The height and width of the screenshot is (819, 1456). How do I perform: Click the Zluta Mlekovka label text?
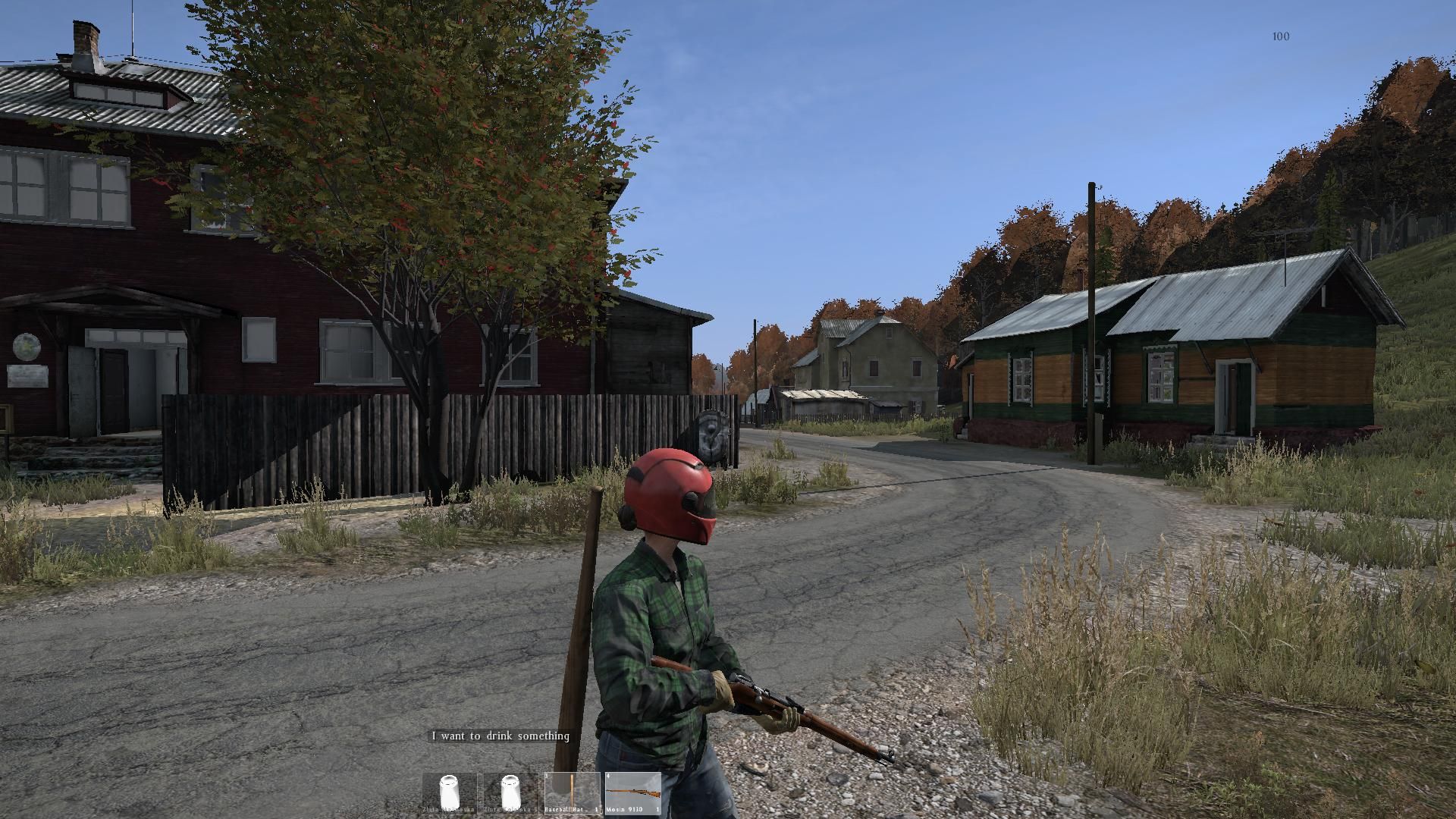[449, 810]
